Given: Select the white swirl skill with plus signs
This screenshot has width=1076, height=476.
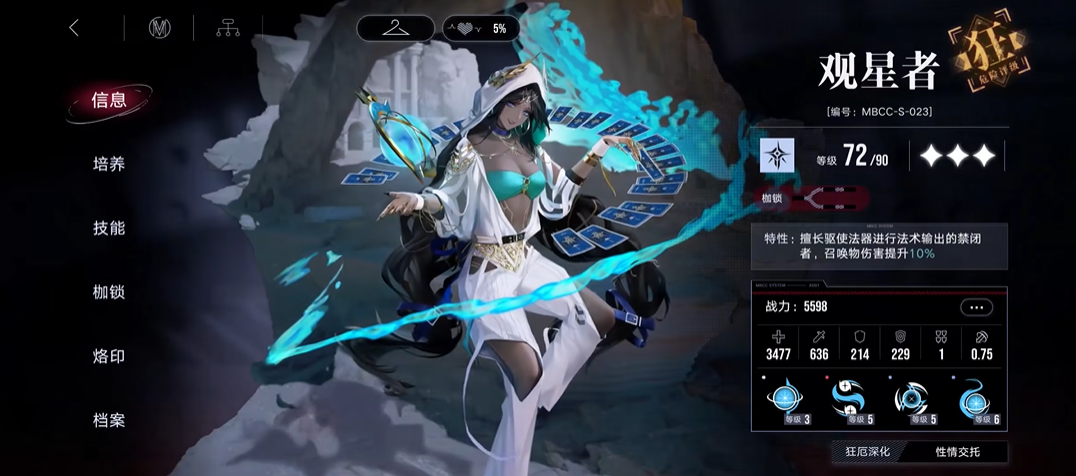Looking at the screenshot, I should [x=848, y=402].
